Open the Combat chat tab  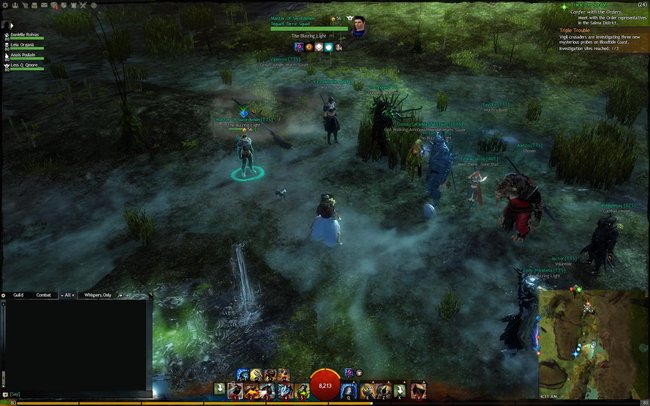point(43,295)
